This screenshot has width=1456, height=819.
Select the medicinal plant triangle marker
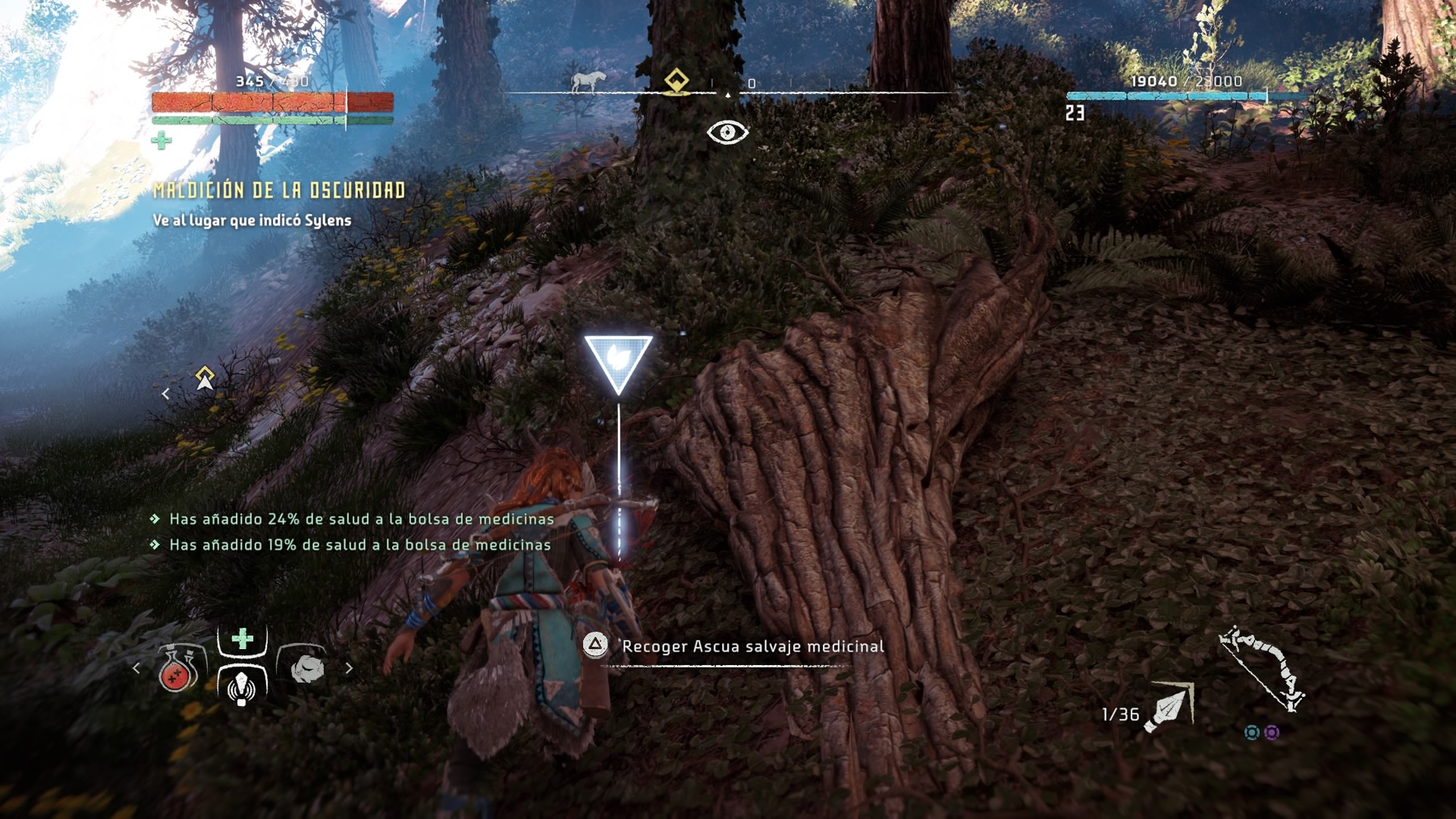(618, 361)
